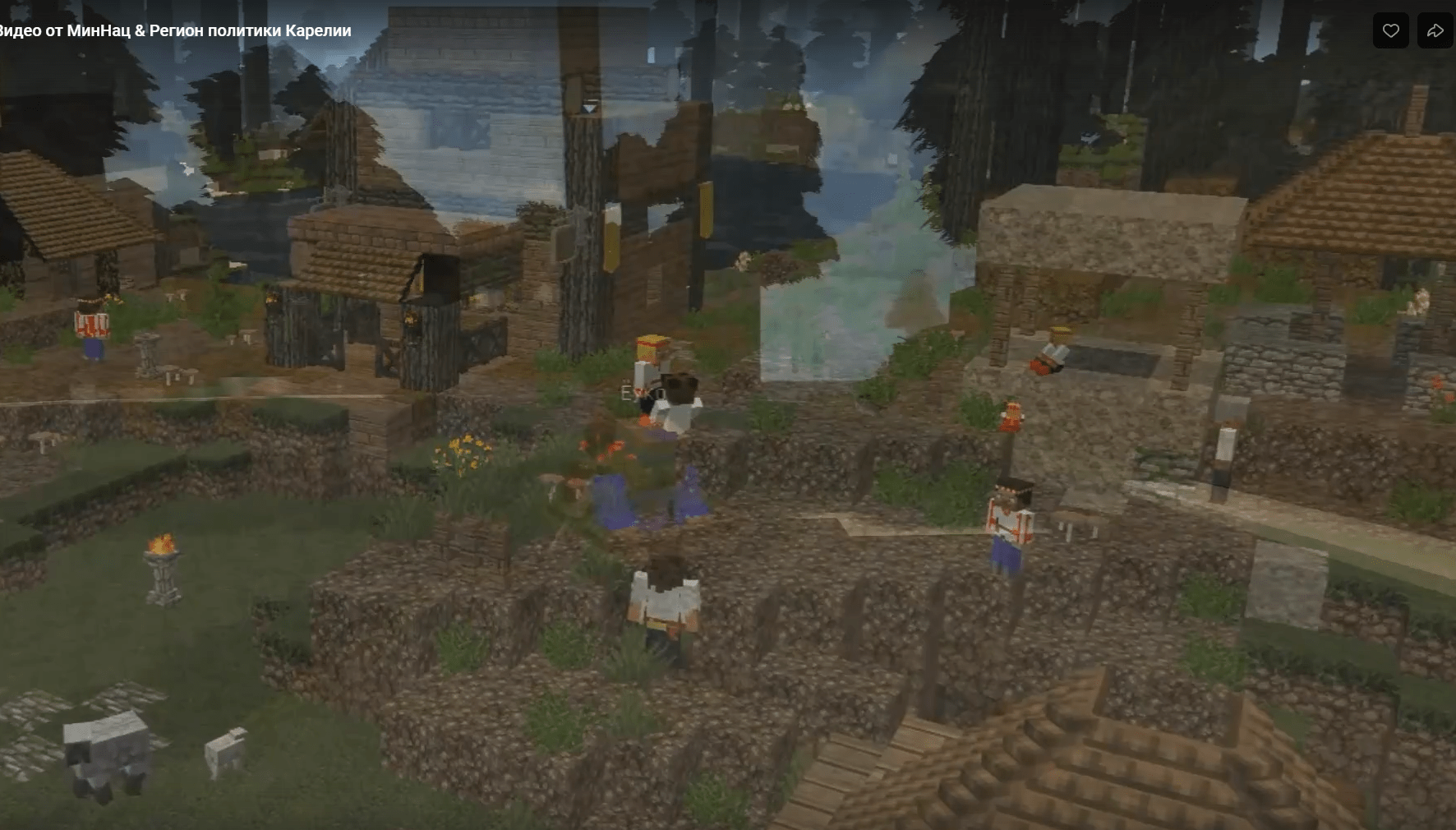Click the video frame to pause playback
This screenshot has width=1456, height=830.
click(728, 415)
